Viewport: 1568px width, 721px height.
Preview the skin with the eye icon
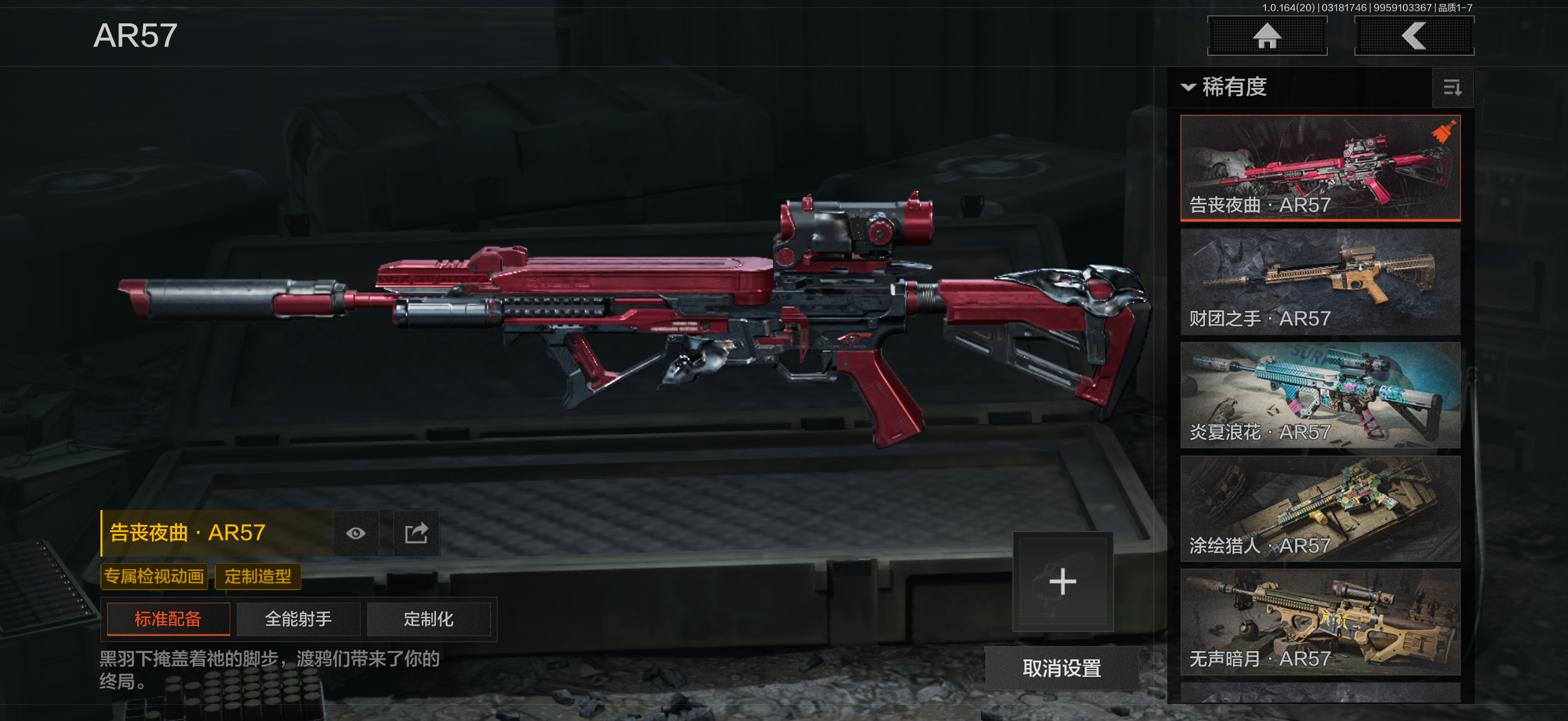356,534
